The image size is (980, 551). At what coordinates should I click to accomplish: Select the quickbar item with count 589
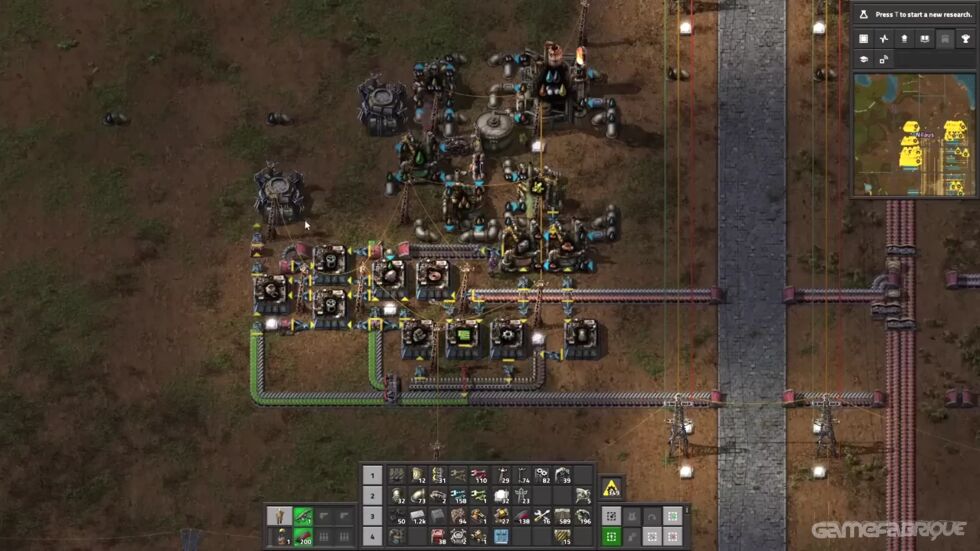(x=562, y=516)
